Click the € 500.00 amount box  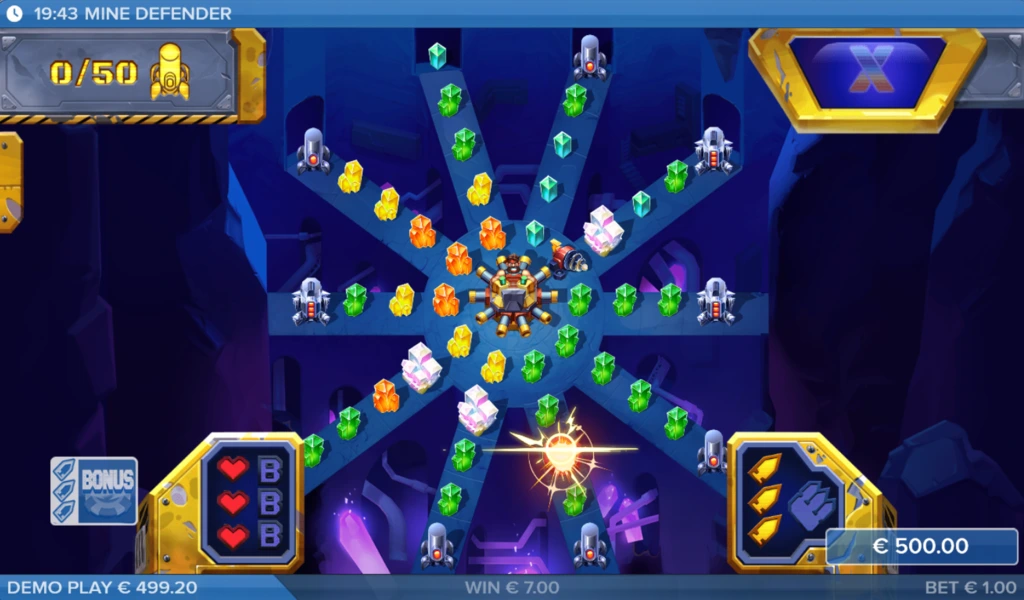point(921,546)
